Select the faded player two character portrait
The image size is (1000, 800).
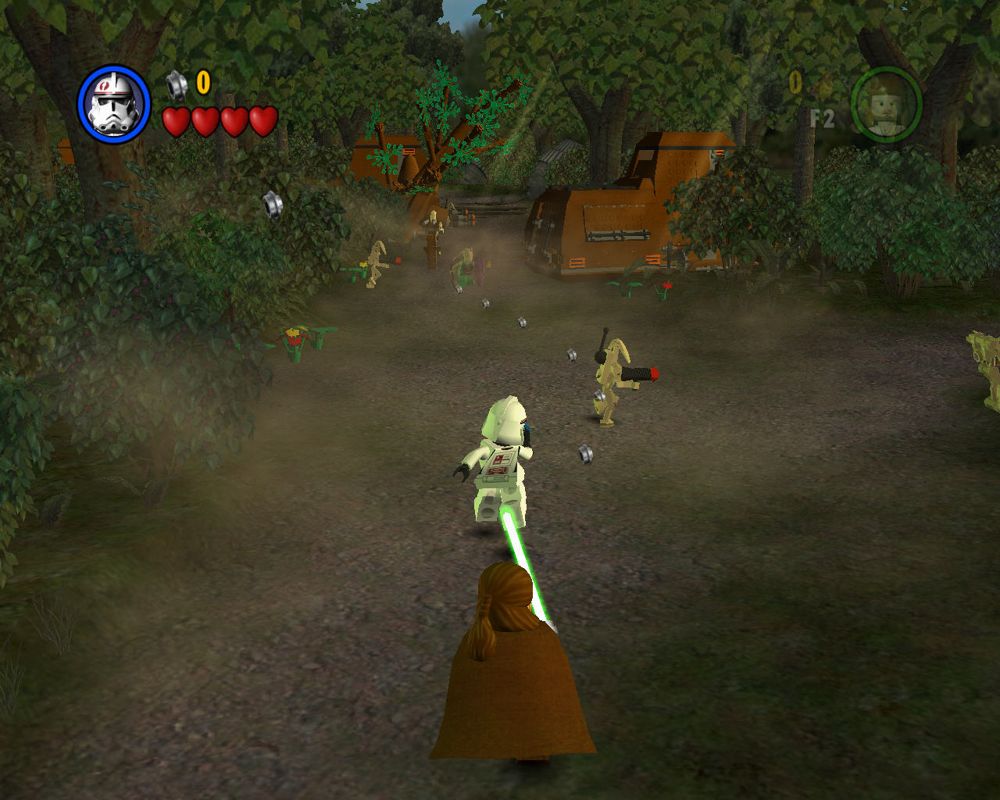[886, 102]
